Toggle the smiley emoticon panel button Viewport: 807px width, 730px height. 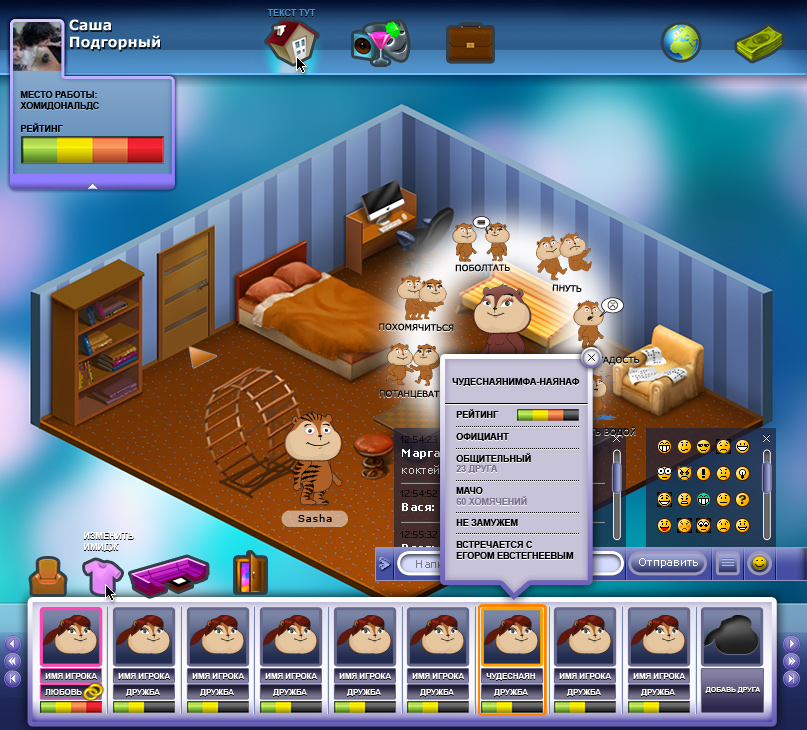[760, 563]
